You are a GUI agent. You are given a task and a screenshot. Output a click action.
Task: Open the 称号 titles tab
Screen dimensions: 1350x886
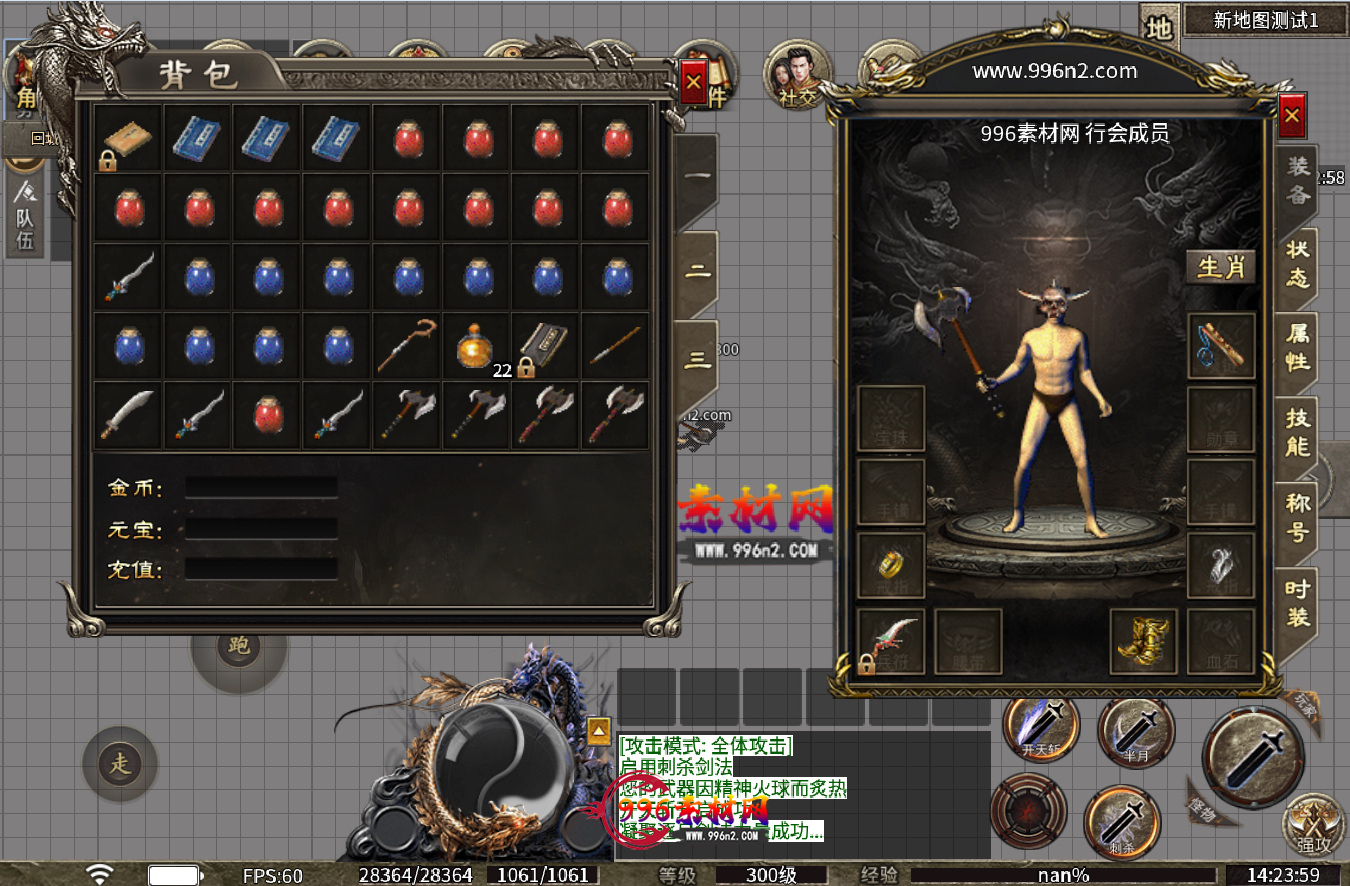(x=1297, y=516)
